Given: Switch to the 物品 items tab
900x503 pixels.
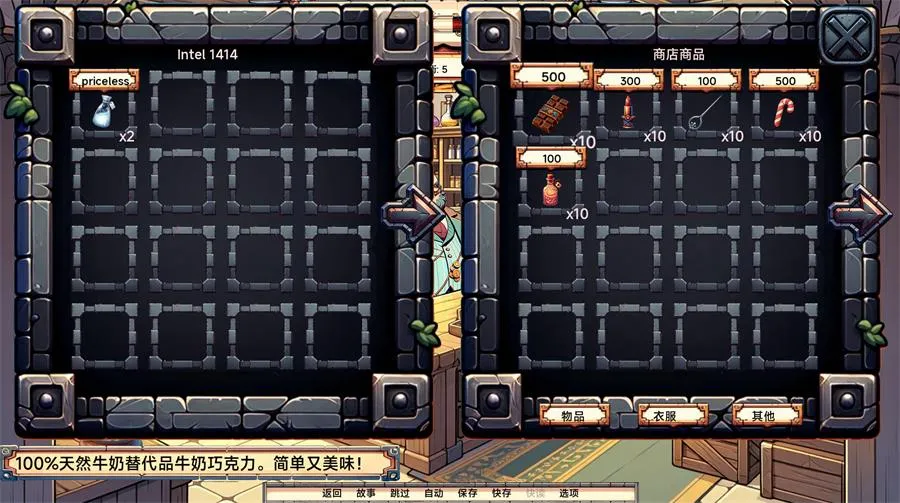Looking at the screenshot, I should [x=573, y=415].
